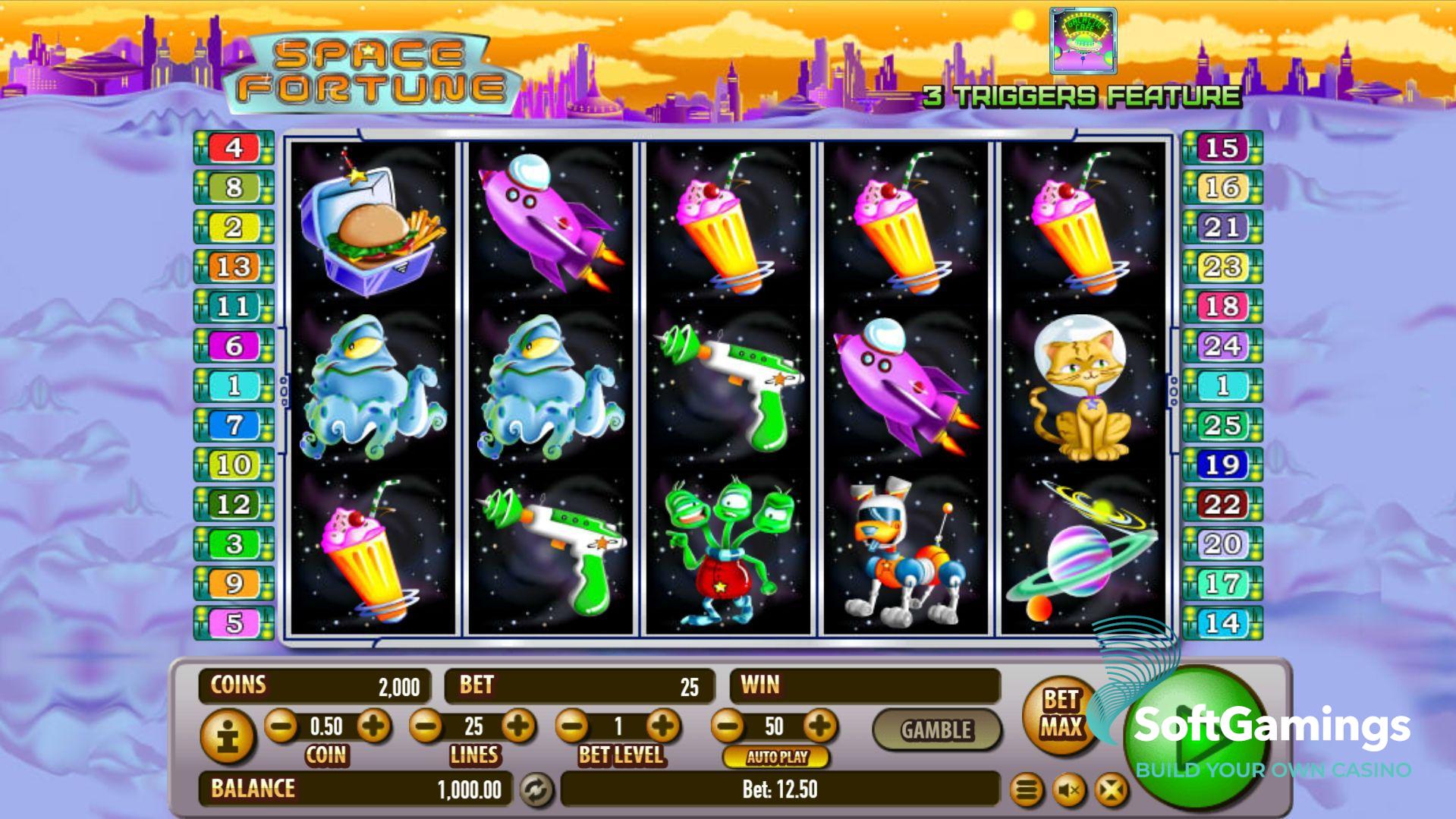
Task: Decrease the auto play spin count
Action: point(728,727)
